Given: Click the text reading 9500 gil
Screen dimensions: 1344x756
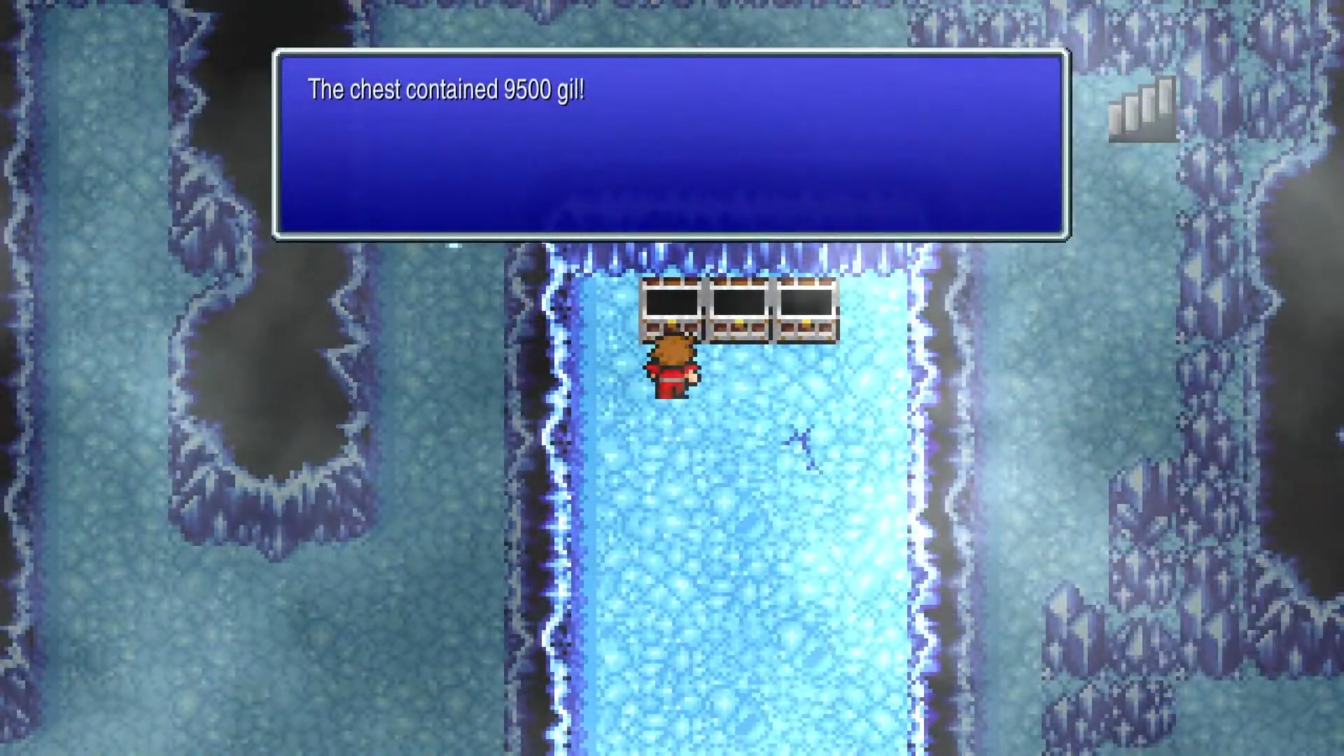Looking at the screenshot, I should pyautogui.click(x=544, y=89).
